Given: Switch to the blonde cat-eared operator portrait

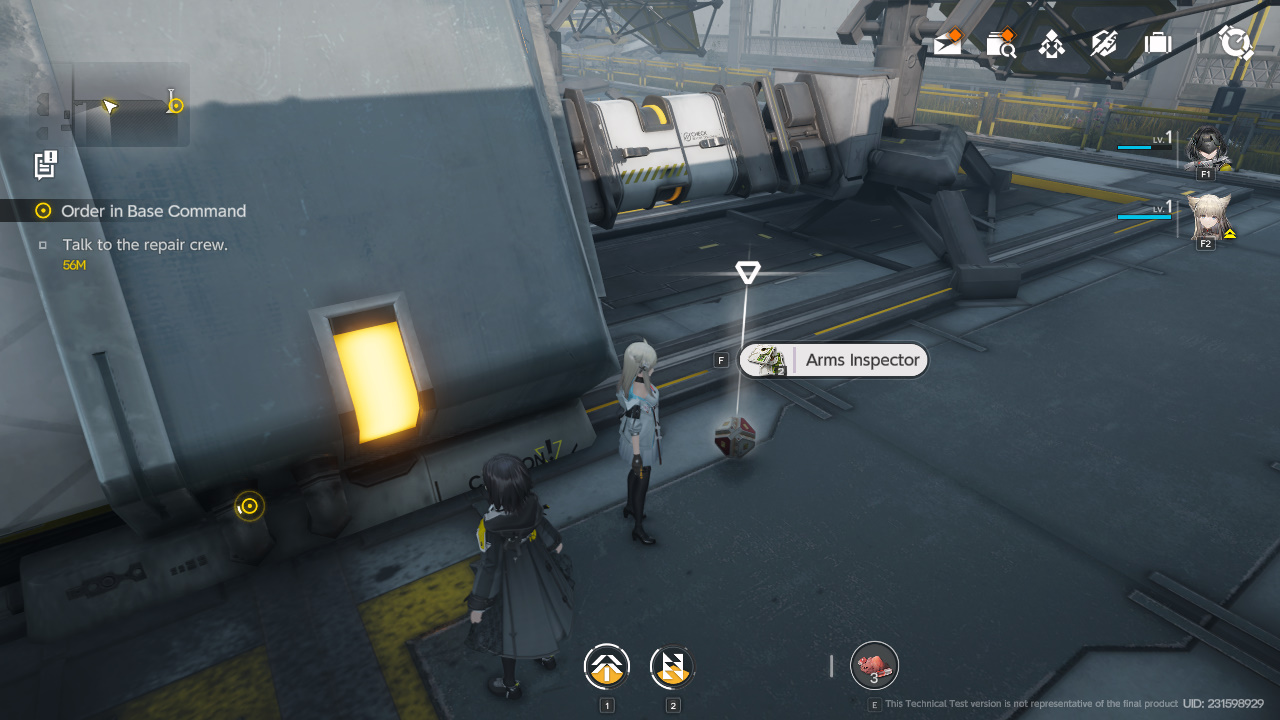Looking at the screenshot, I should point(1207,217).
